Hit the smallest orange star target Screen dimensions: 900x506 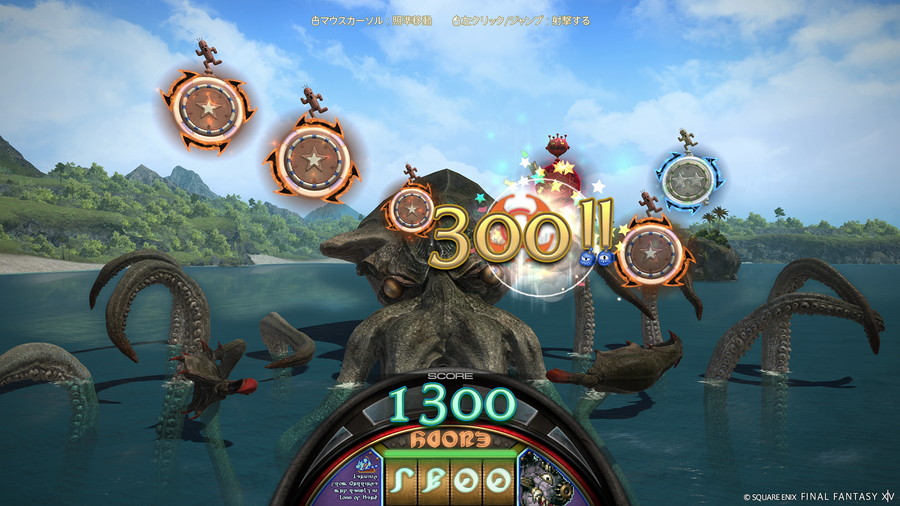tap(411, 209)
